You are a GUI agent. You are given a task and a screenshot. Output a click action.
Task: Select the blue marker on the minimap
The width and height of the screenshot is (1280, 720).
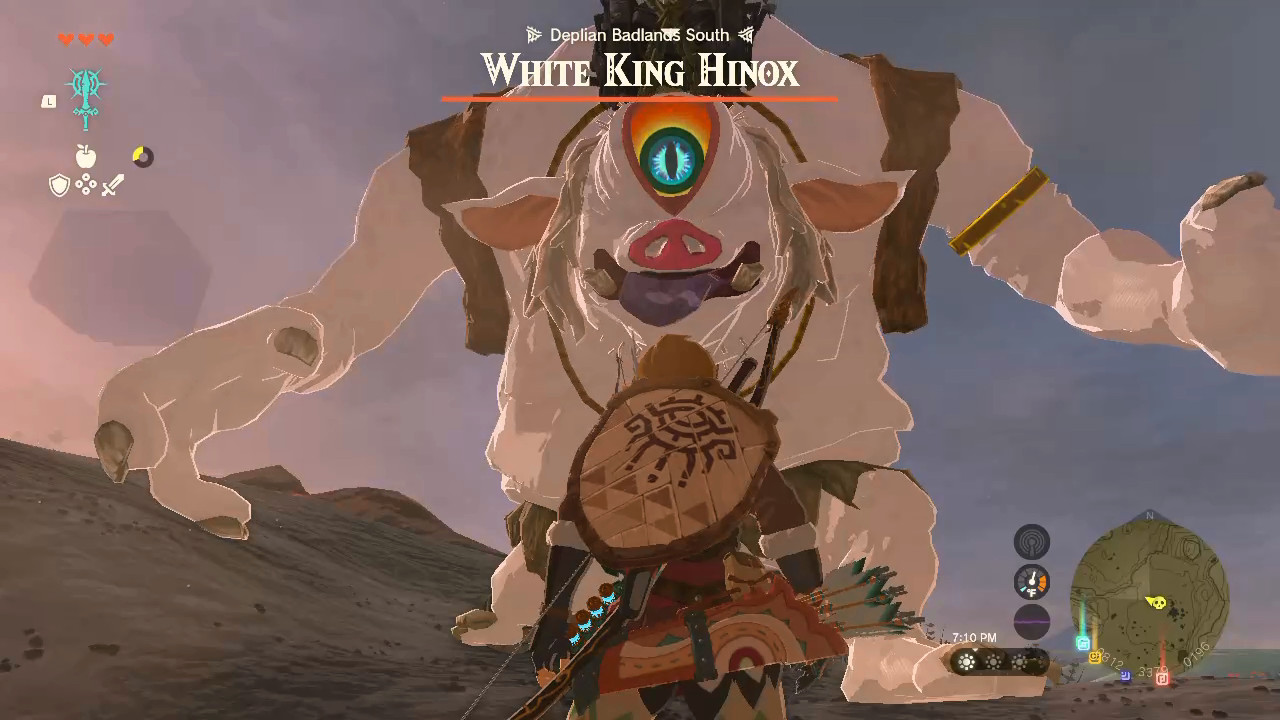1125,676
